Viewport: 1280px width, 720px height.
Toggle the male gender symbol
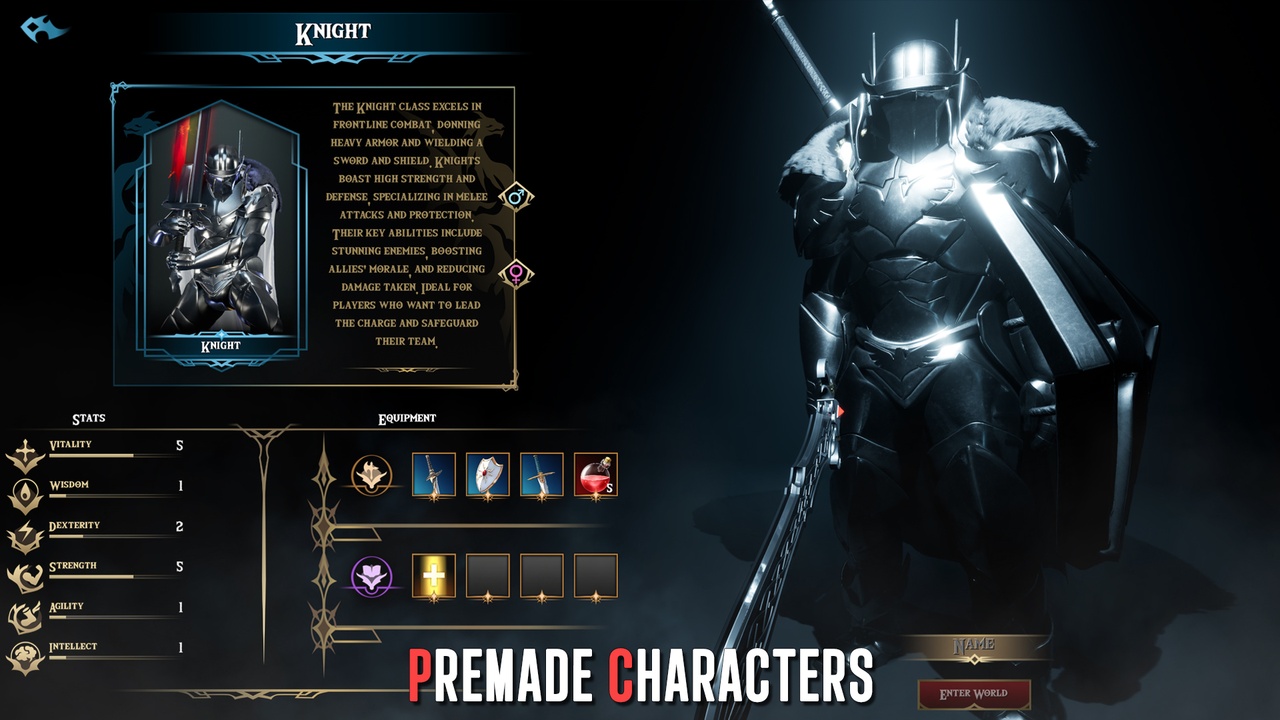516,196
